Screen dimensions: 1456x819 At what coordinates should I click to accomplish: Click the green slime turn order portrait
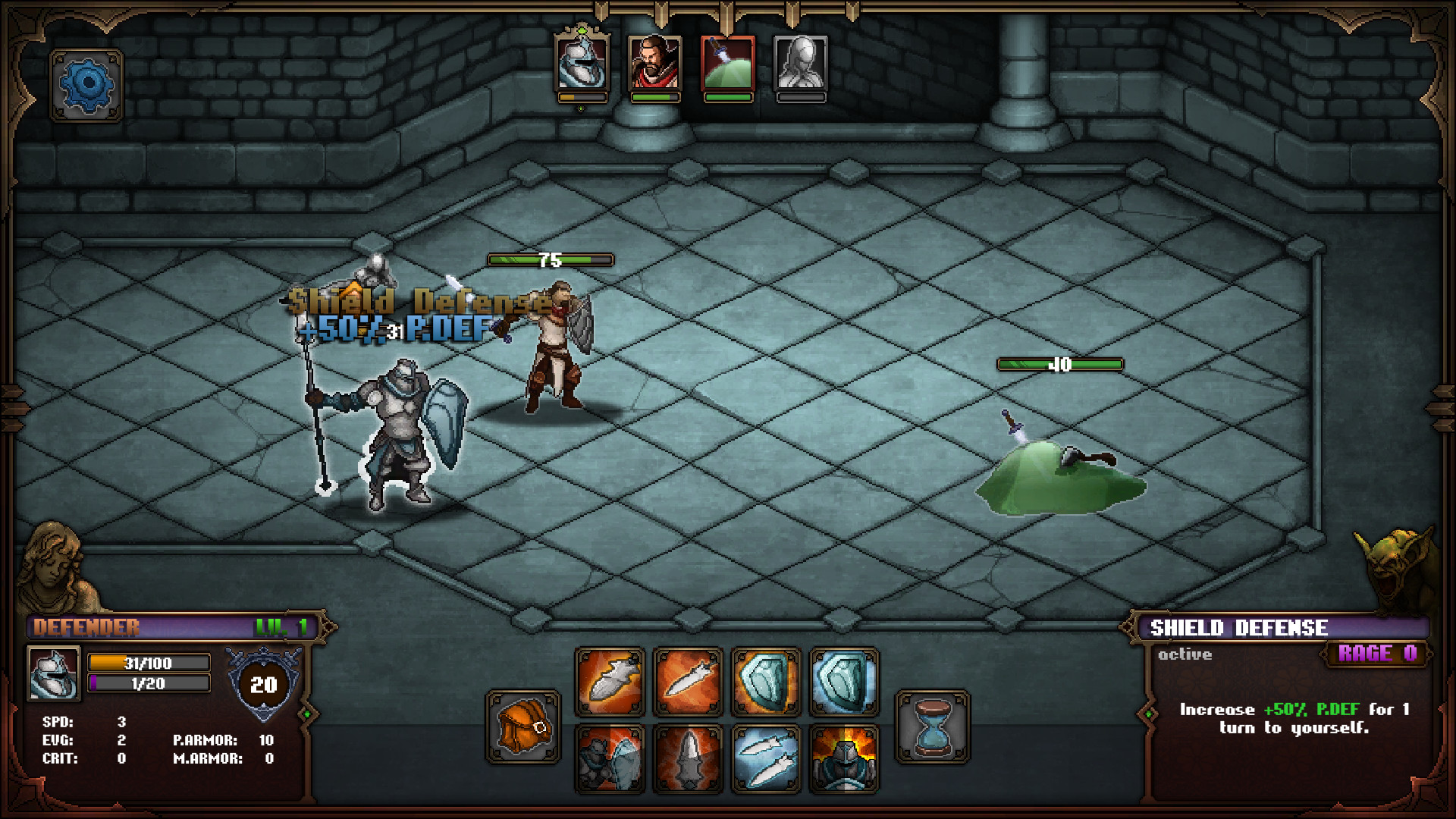coord(728,64)
